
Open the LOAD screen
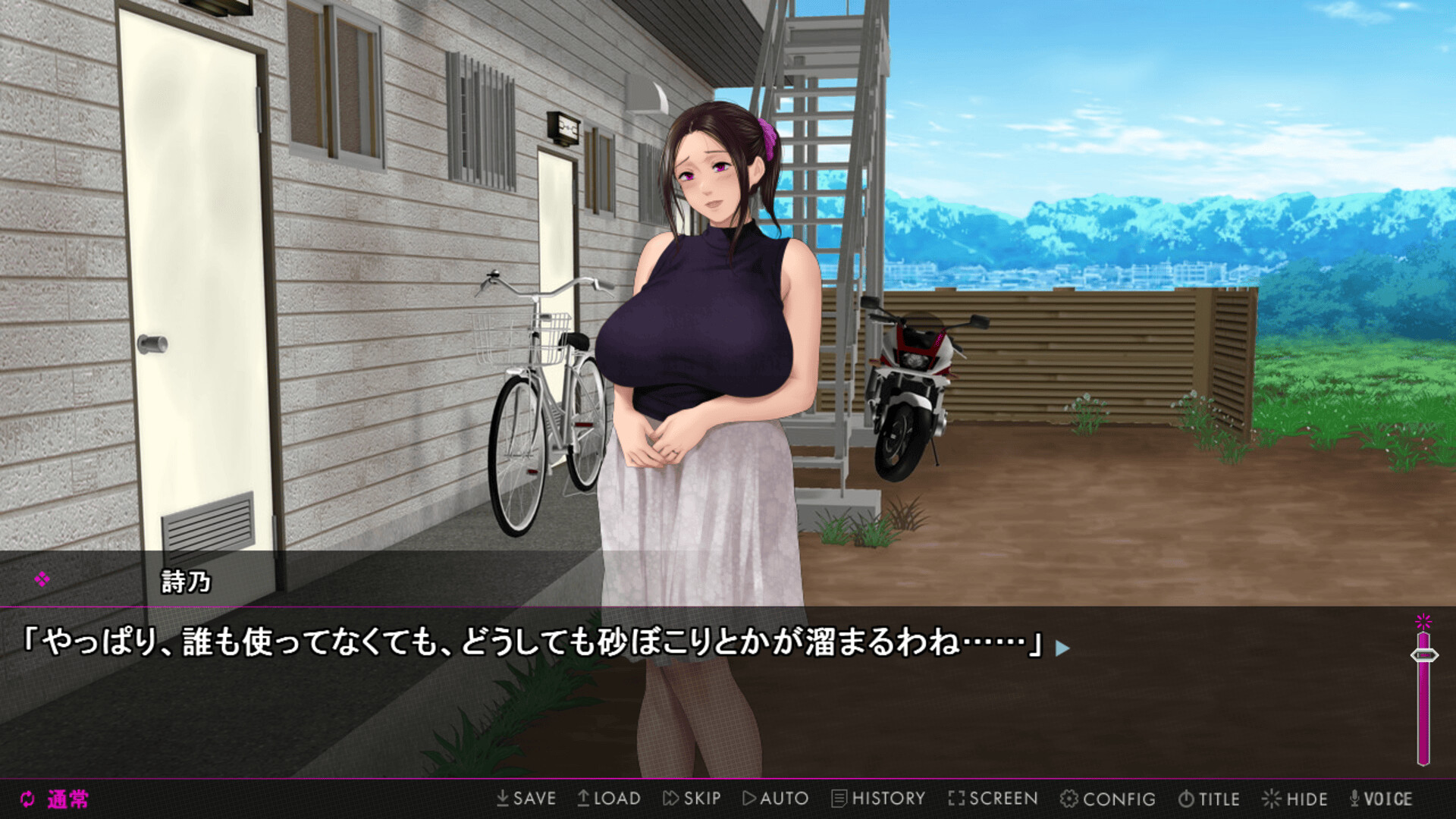610,798
